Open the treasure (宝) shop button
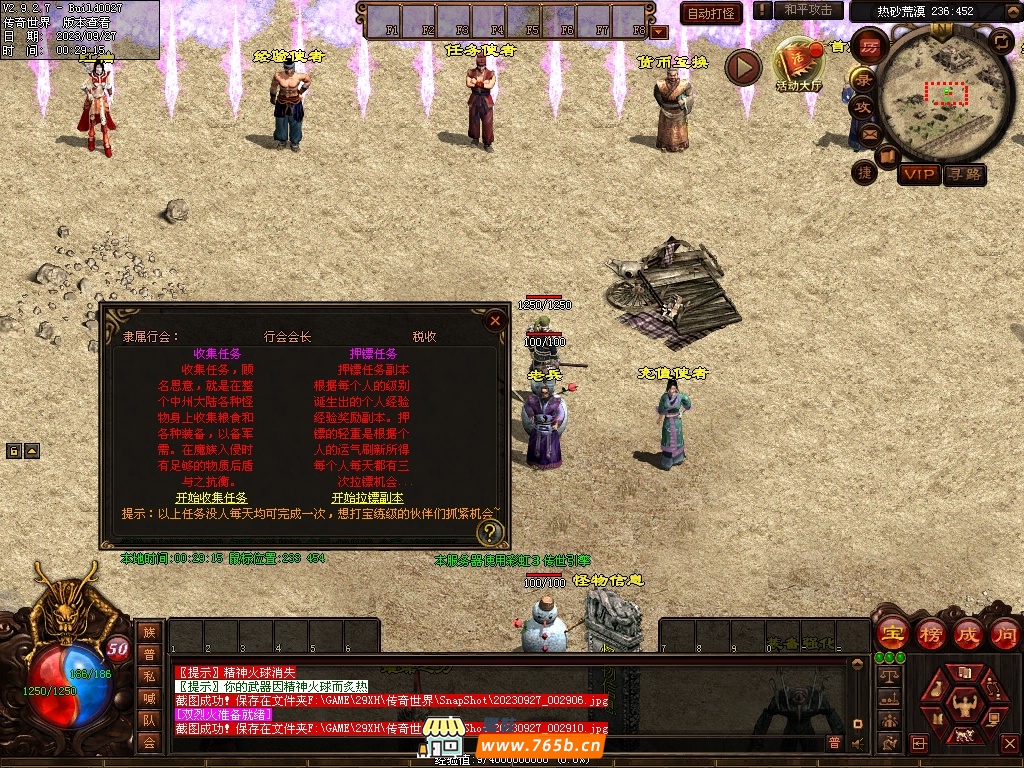Viewport: 1024px width, 768px height. 891,633
